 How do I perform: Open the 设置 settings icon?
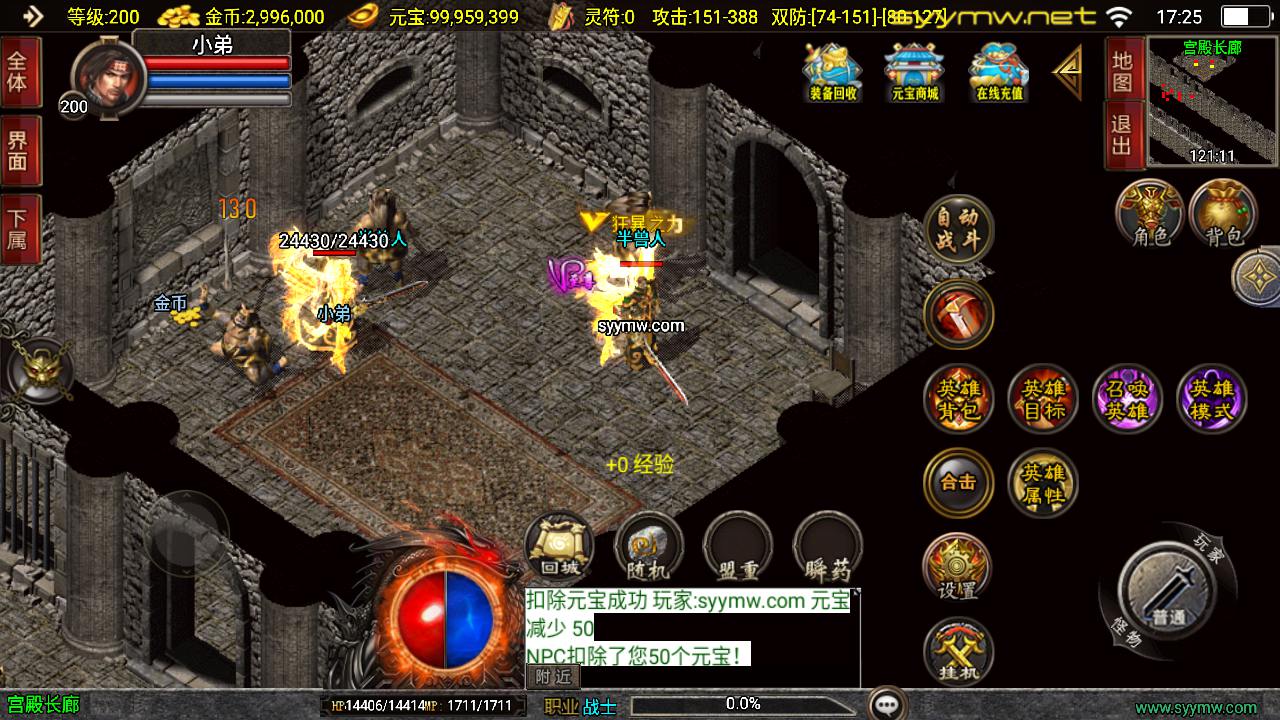click(957, 567)
